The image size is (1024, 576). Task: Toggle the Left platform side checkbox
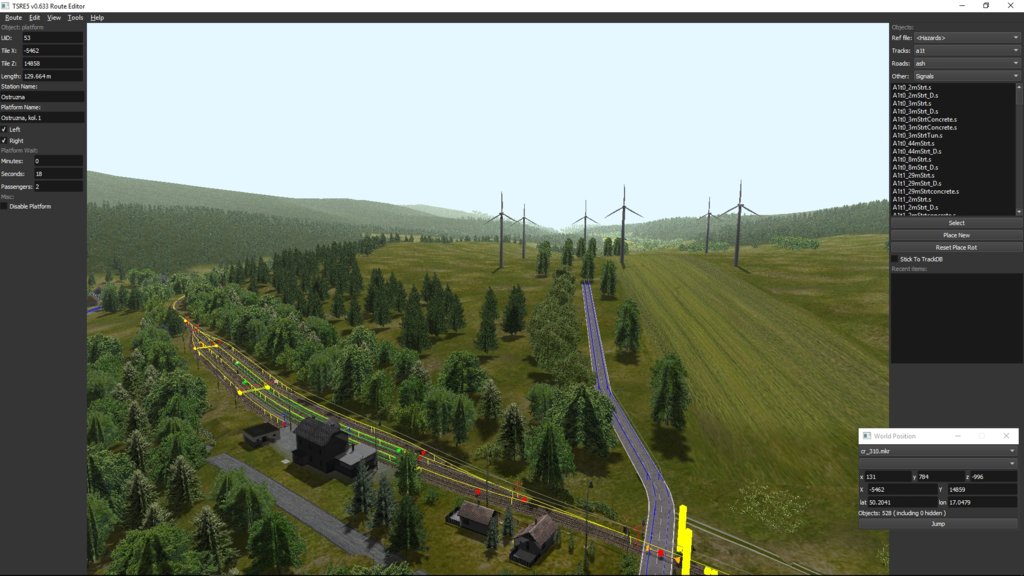pyautogui.click(x=4, y=129)
